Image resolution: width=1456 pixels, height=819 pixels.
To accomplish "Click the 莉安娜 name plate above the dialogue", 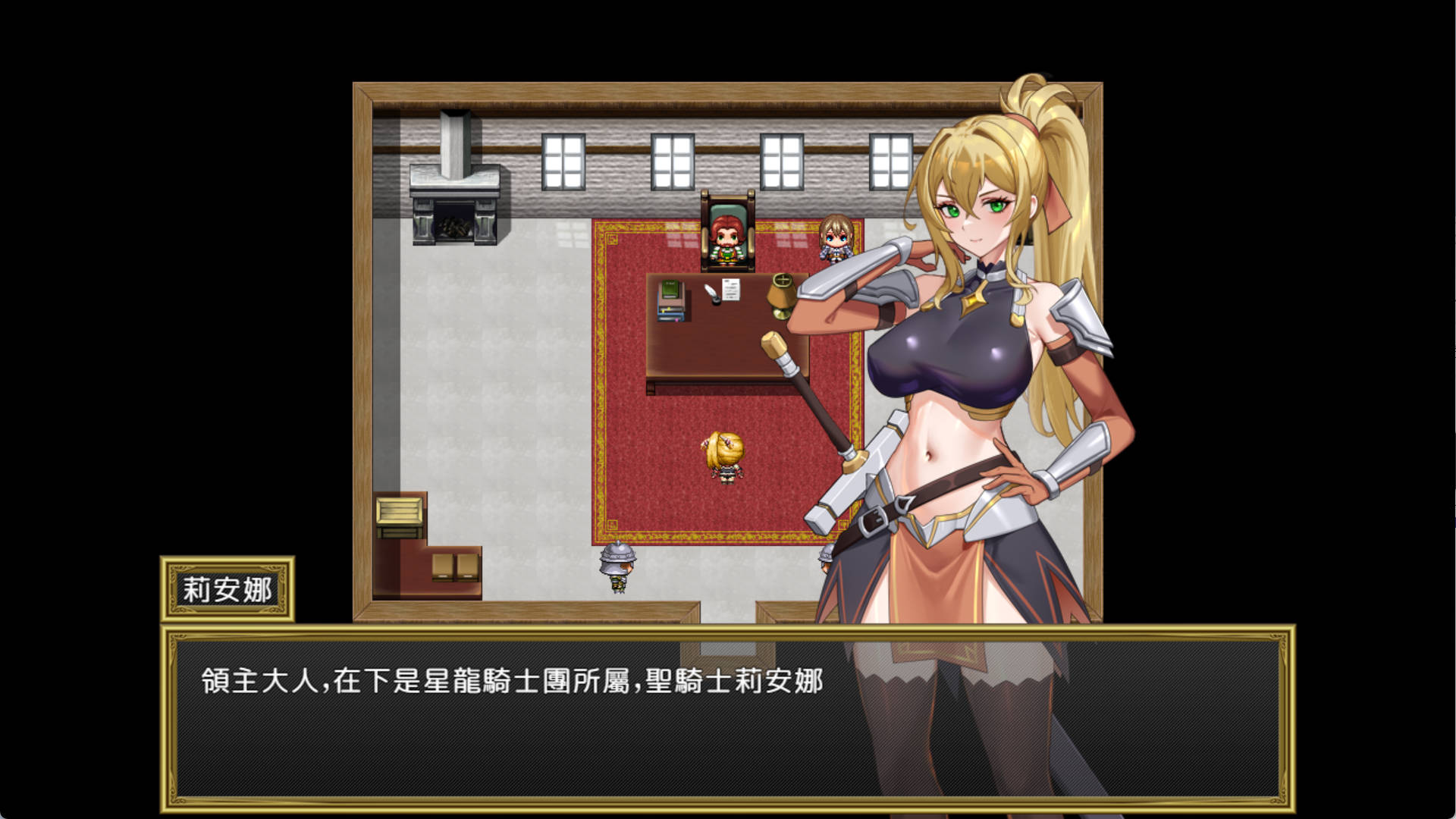I will (x=227, y=588).
